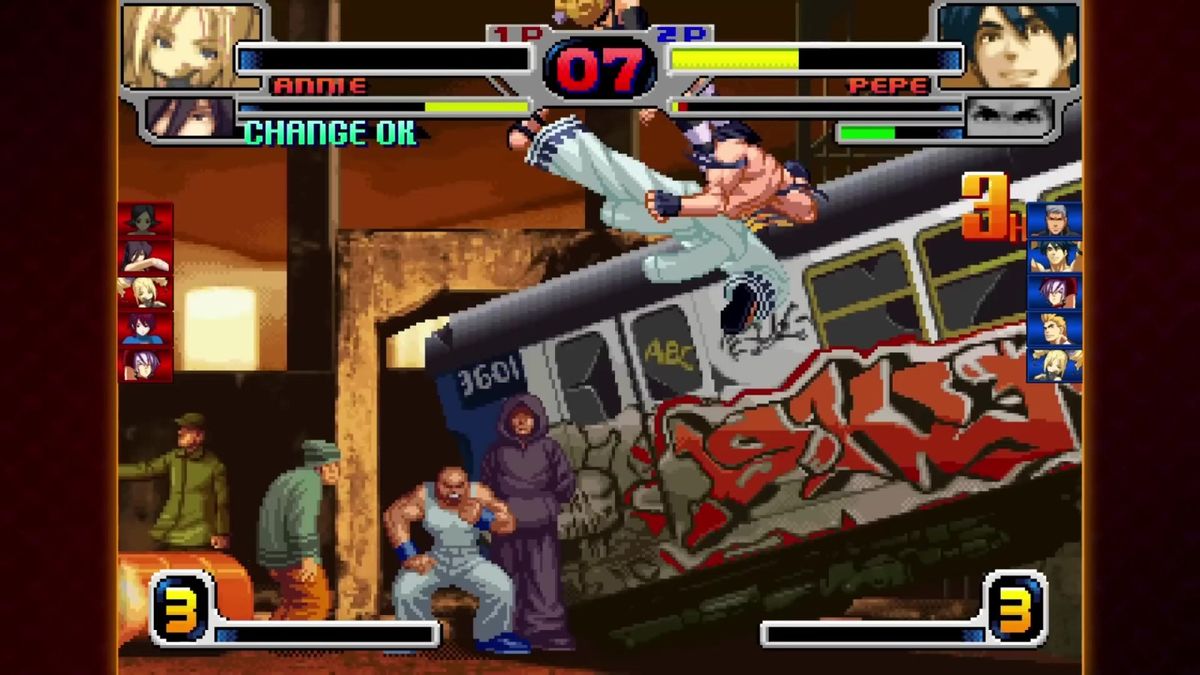Click player two's dark-haired fighter portrait
Image resolution: width=1200 pixels, height=675 pixels.
(x=1010, y=45)
